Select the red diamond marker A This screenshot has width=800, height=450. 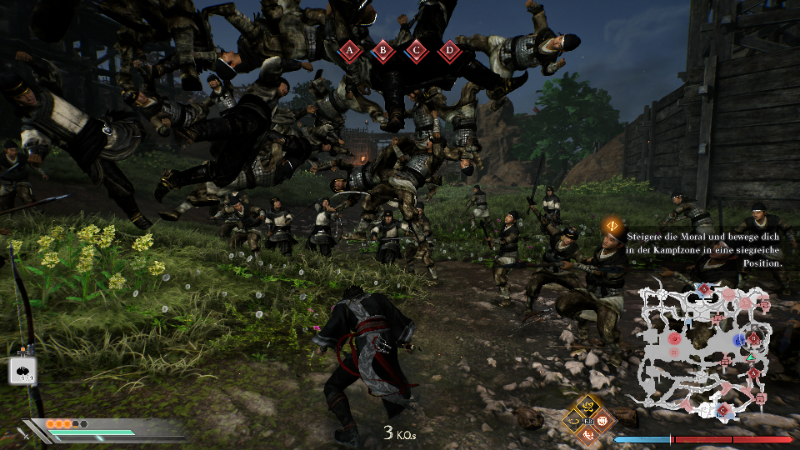click(350, 49)
